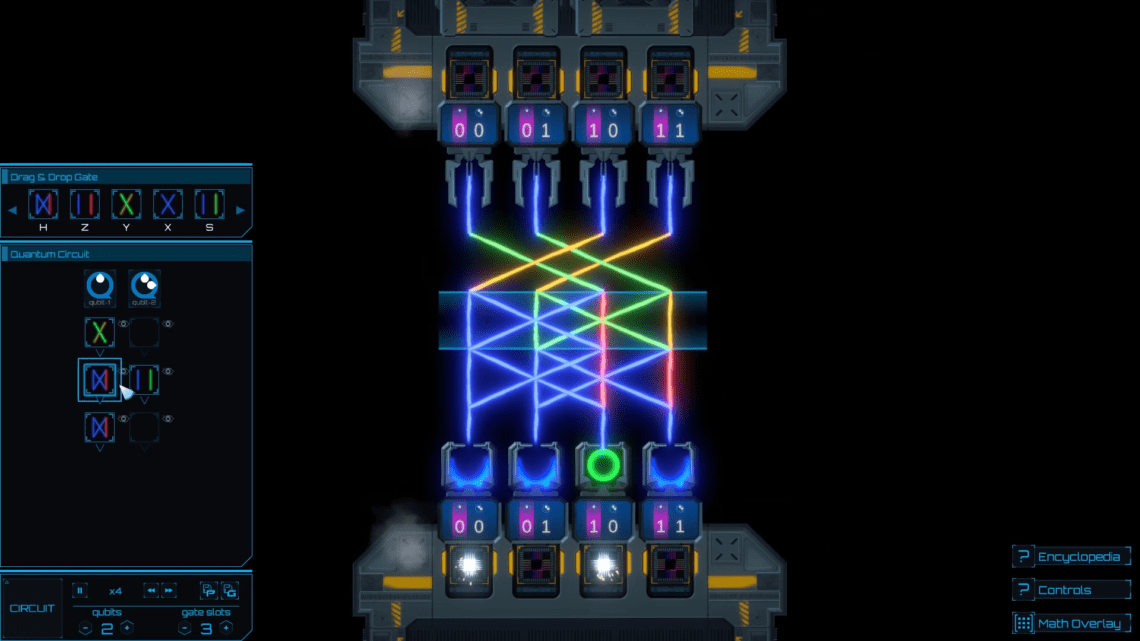Select the qubit-1 icon

(100, 288)
